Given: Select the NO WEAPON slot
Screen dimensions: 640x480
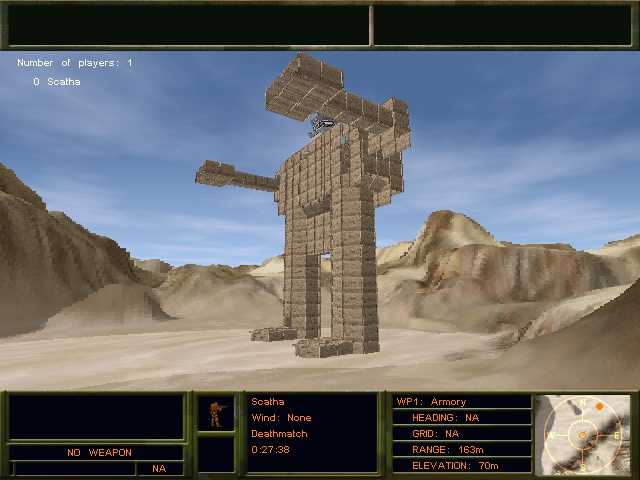Looking at the screenshot, I should 99,452.
